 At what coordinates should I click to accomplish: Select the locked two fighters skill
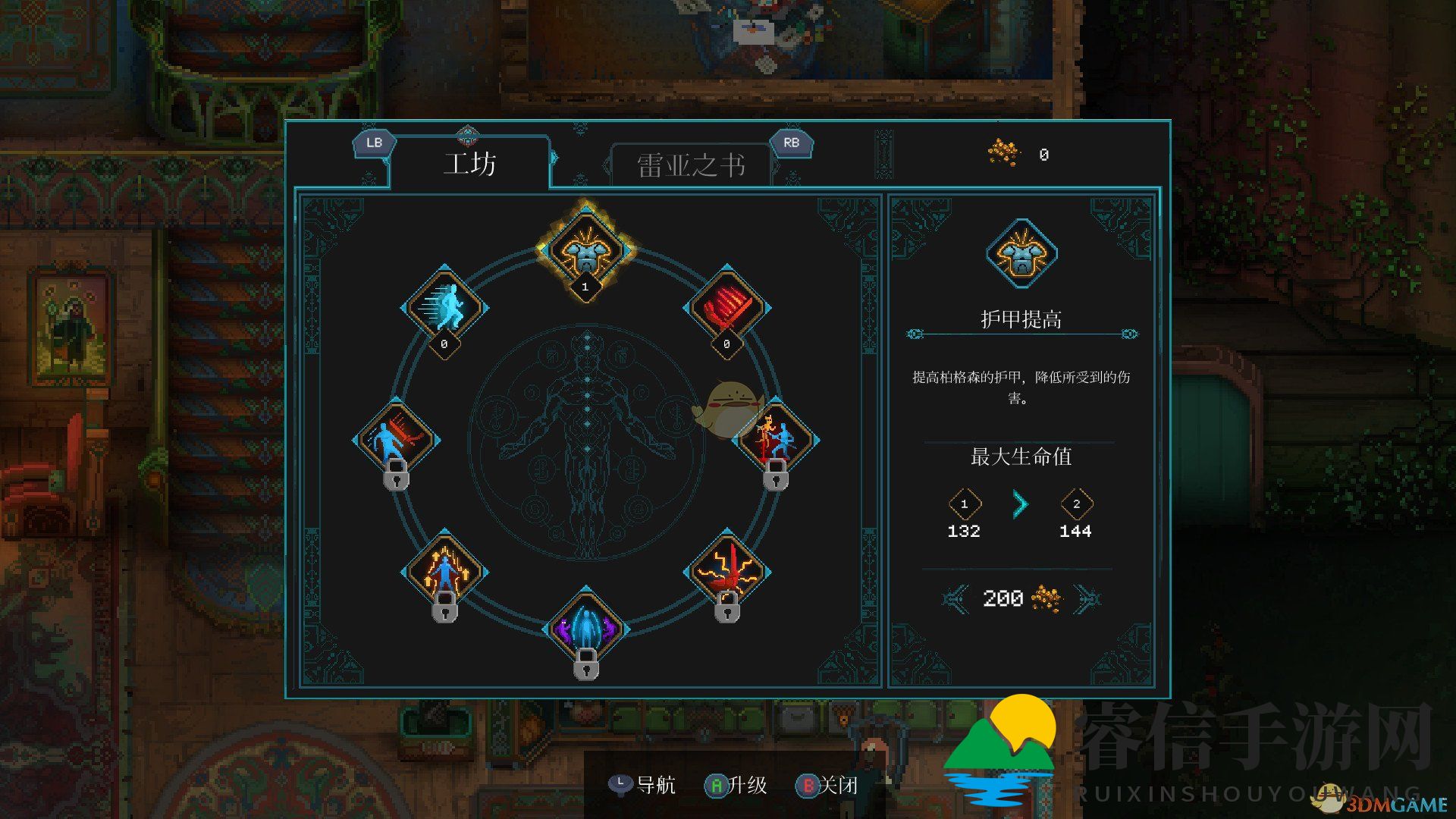pos(775,439)
